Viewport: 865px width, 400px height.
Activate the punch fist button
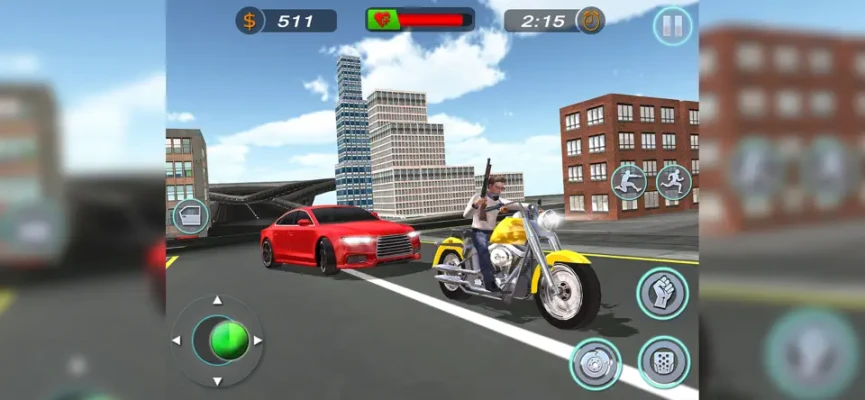662,293
